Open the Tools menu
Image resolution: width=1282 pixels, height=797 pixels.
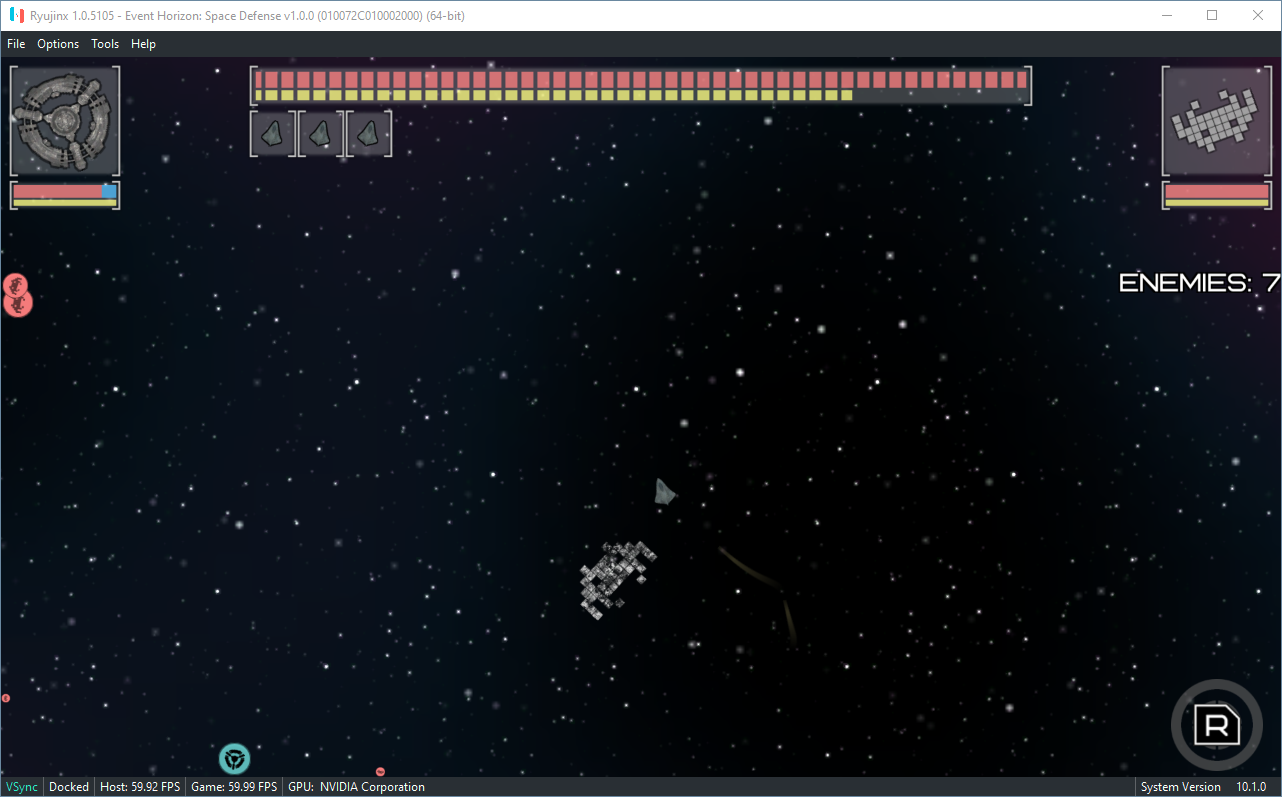click(104, 44)
